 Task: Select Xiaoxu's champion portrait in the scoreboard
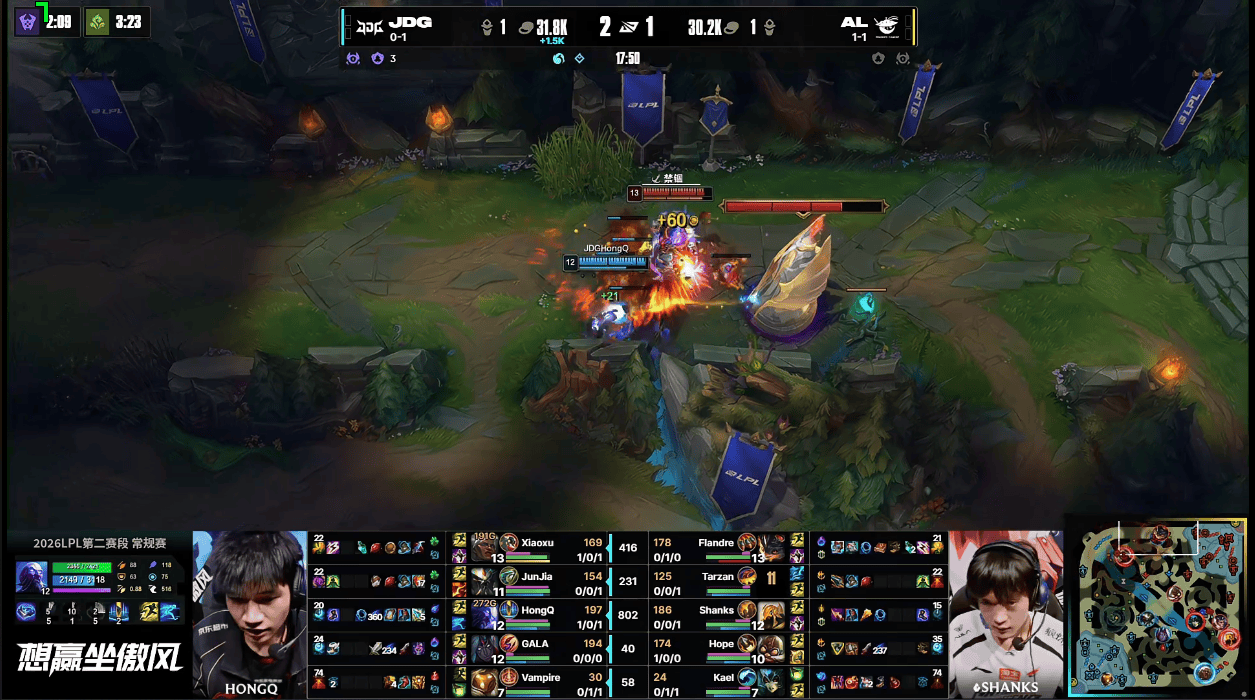click(486, 545)
